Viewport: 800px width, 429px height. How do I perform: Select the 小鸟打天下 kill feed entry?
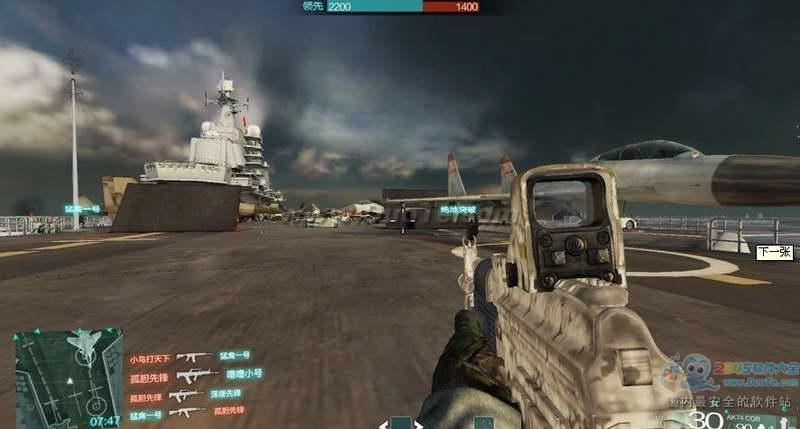click(x=149, y=357)
